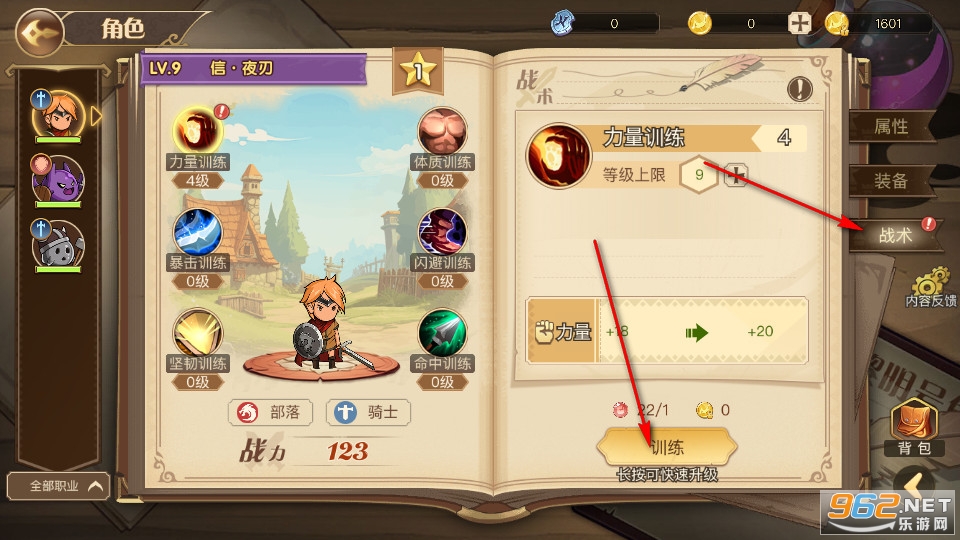Select the 命中训练 accuracy skill icon

pos(442,333)
